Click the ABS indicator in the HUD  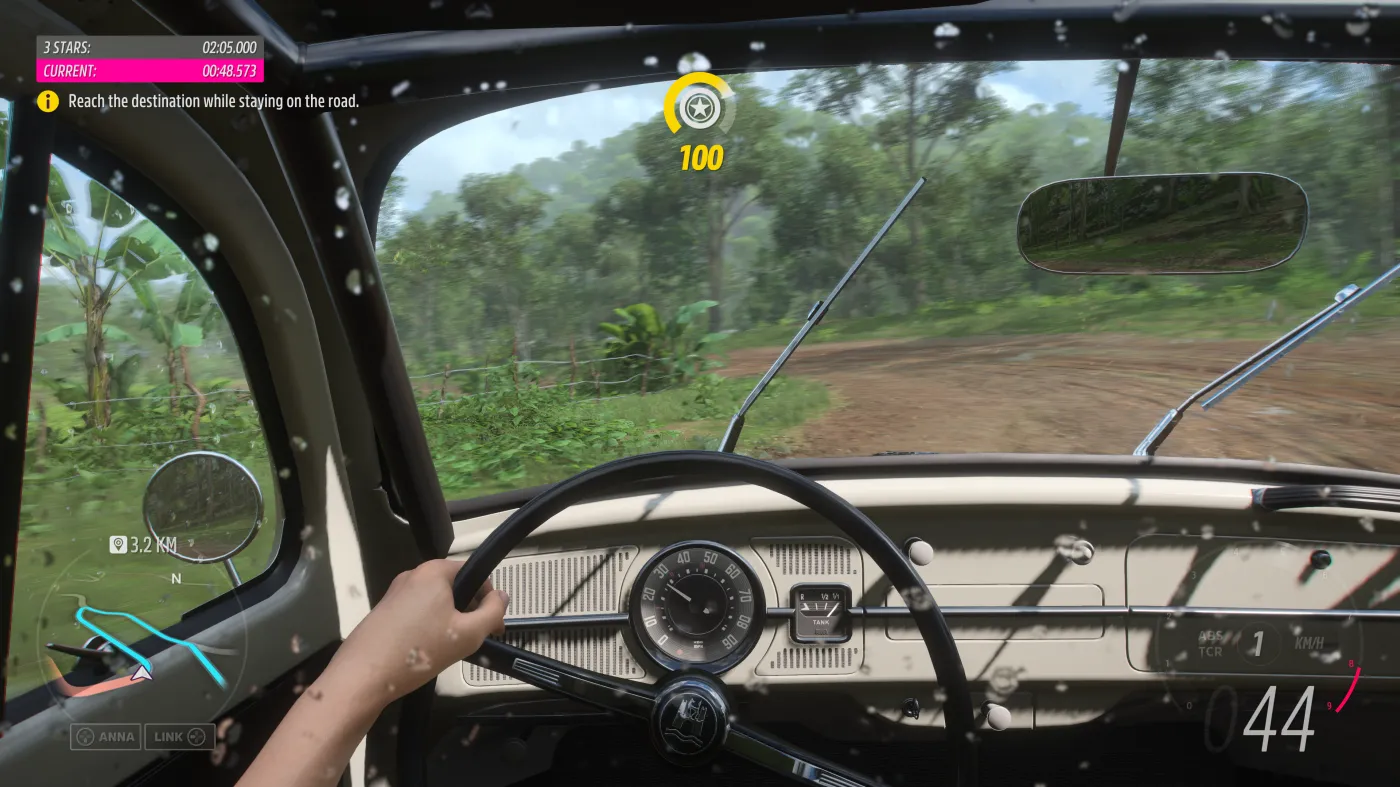1211,637
